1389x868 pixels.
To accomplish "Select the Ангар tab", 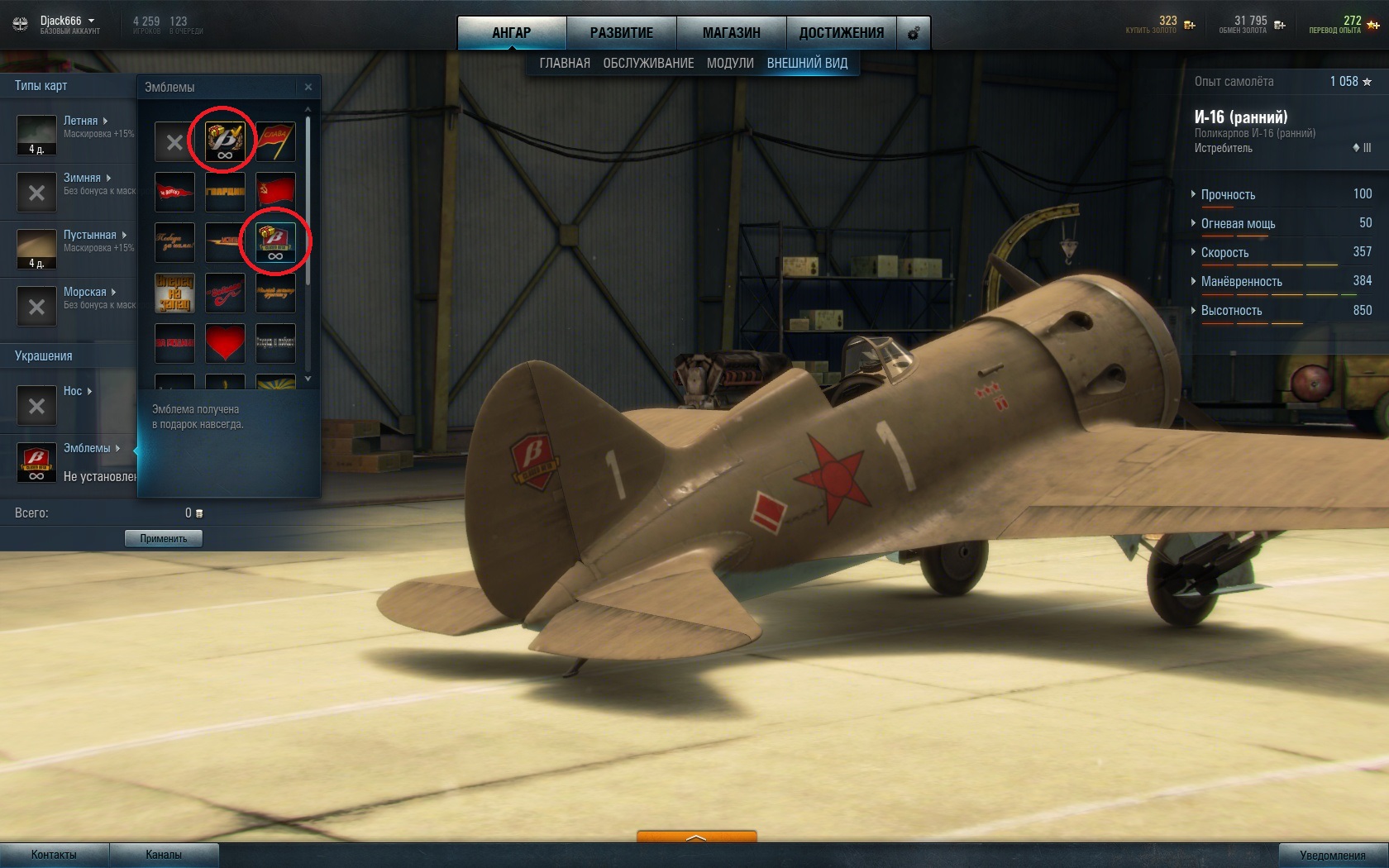I will [x=511, y=33].
